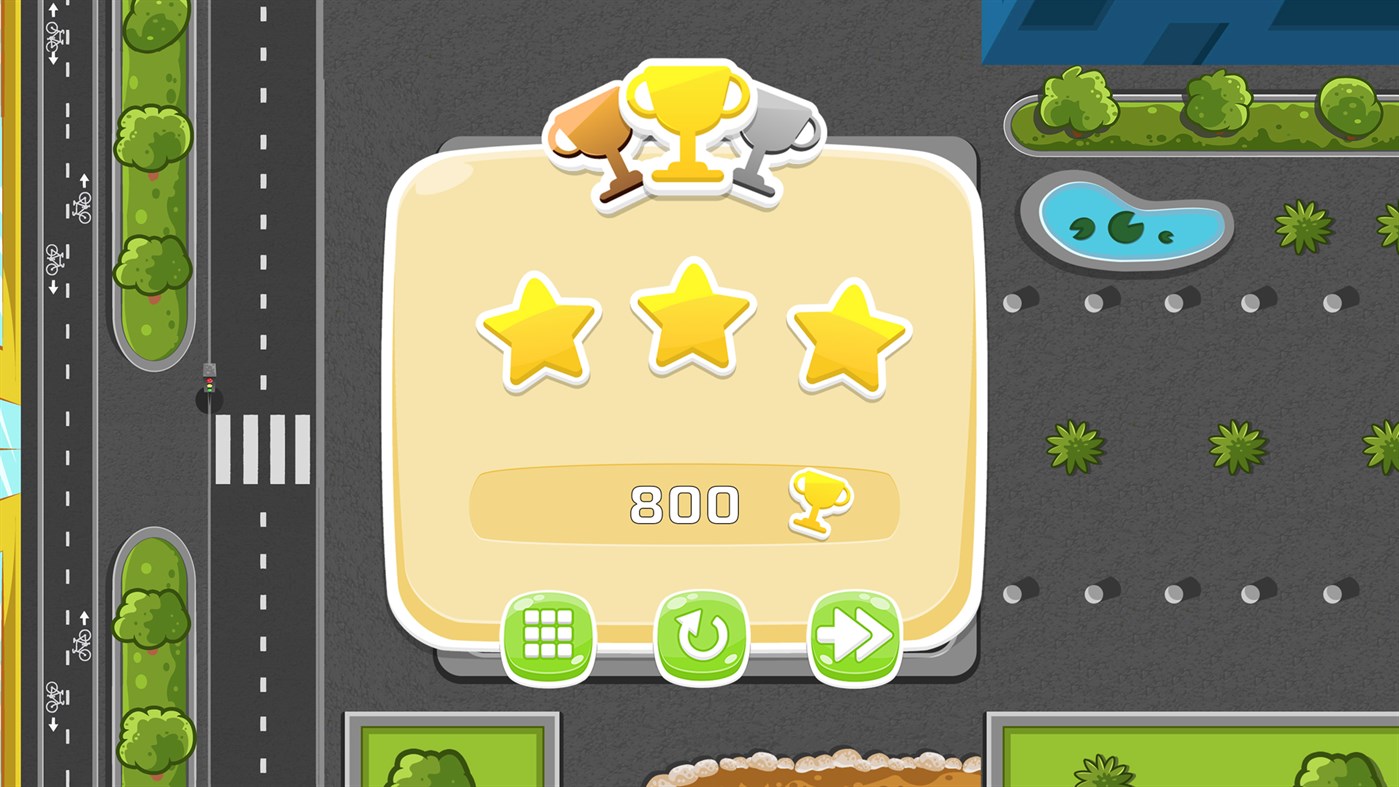Viewport: 1399px width, 787px height.
Task: Click the rounded score bar expander area
Action: click(685, 504)
